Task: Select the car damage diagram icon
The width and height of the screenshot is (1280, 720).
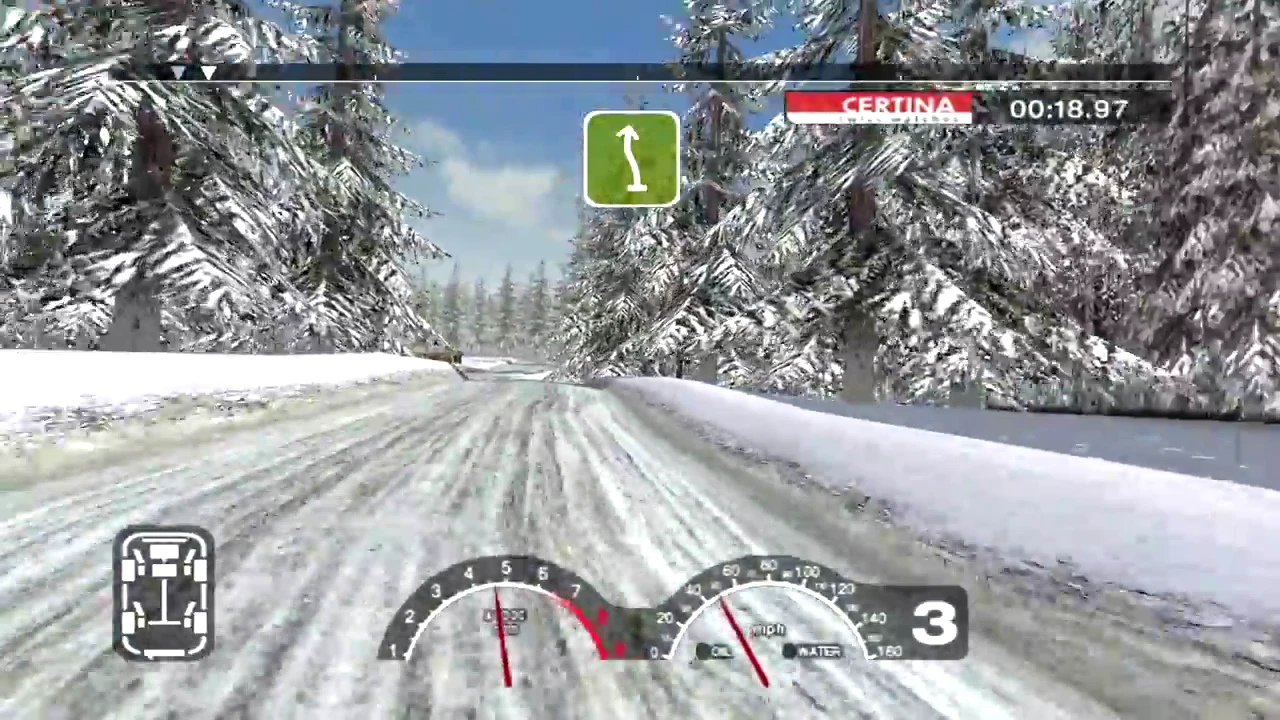Action: [x=164, y=594]
